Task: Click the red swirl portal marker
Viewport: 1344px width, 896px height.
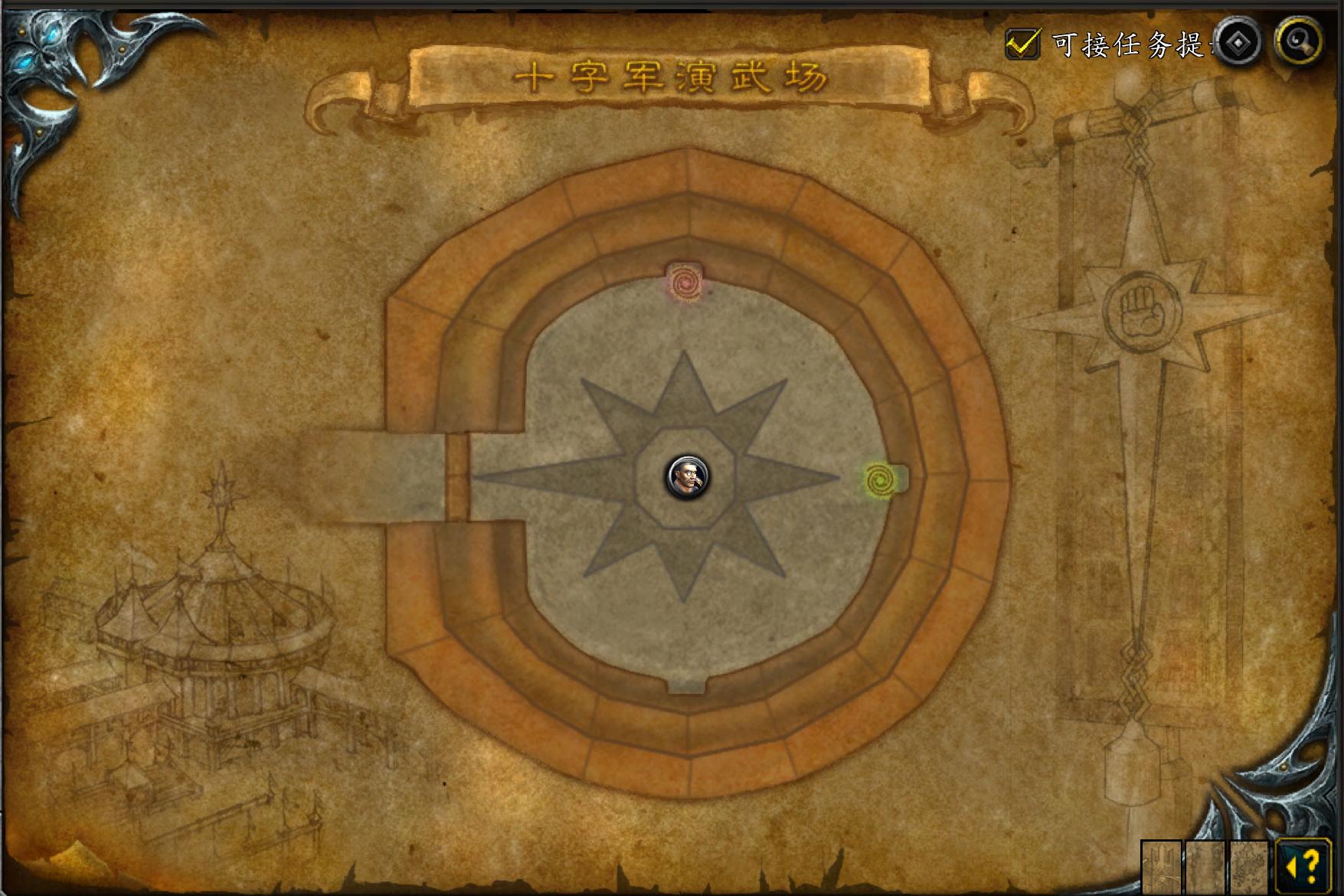Action: coord(685,283)
